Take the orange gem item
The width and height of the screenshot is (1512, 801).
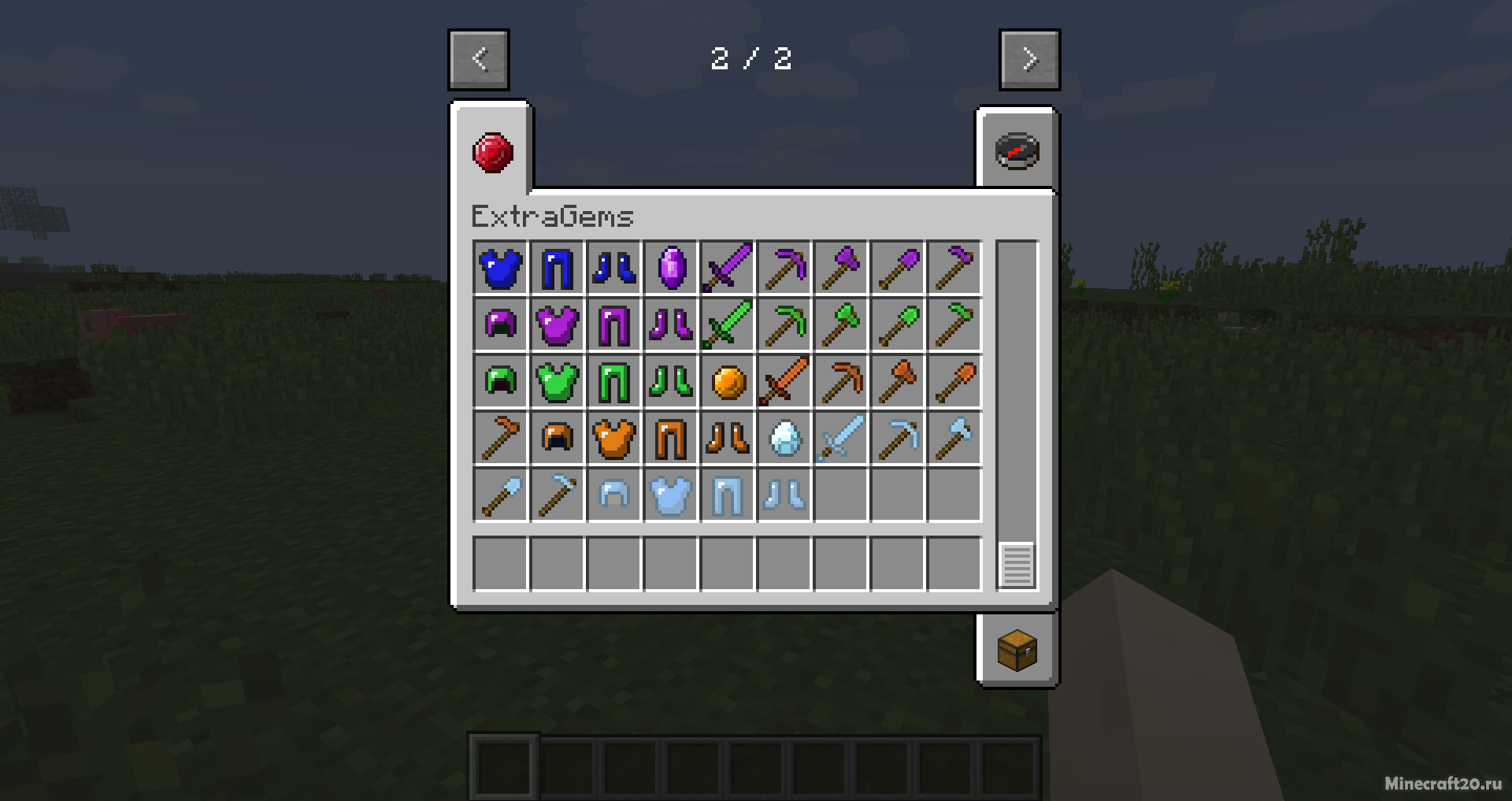[728, 382]
